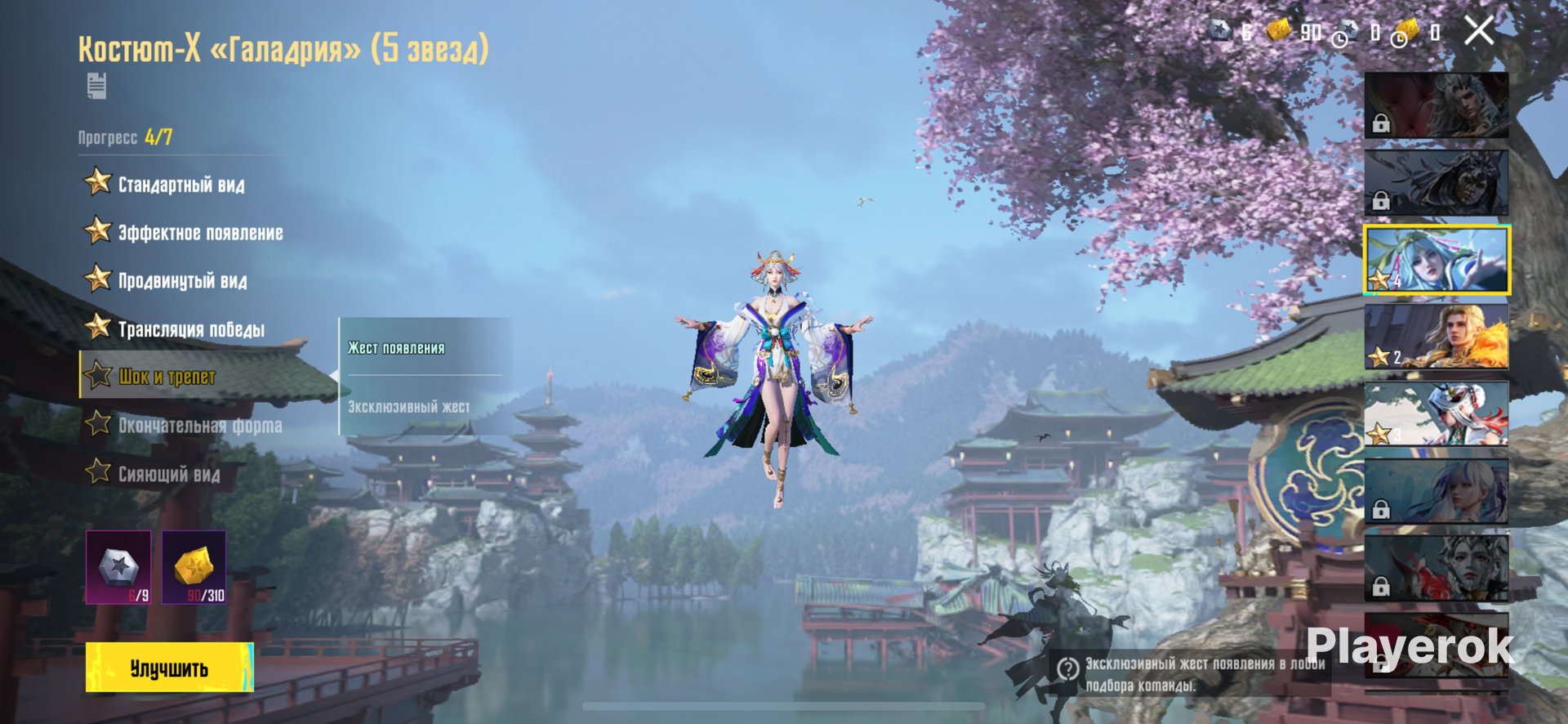Image resolution: width=1568 pixels, height=724 pixels.
Task: Show the «Окончательная форма» level
Action: click(x=200, y=426)
